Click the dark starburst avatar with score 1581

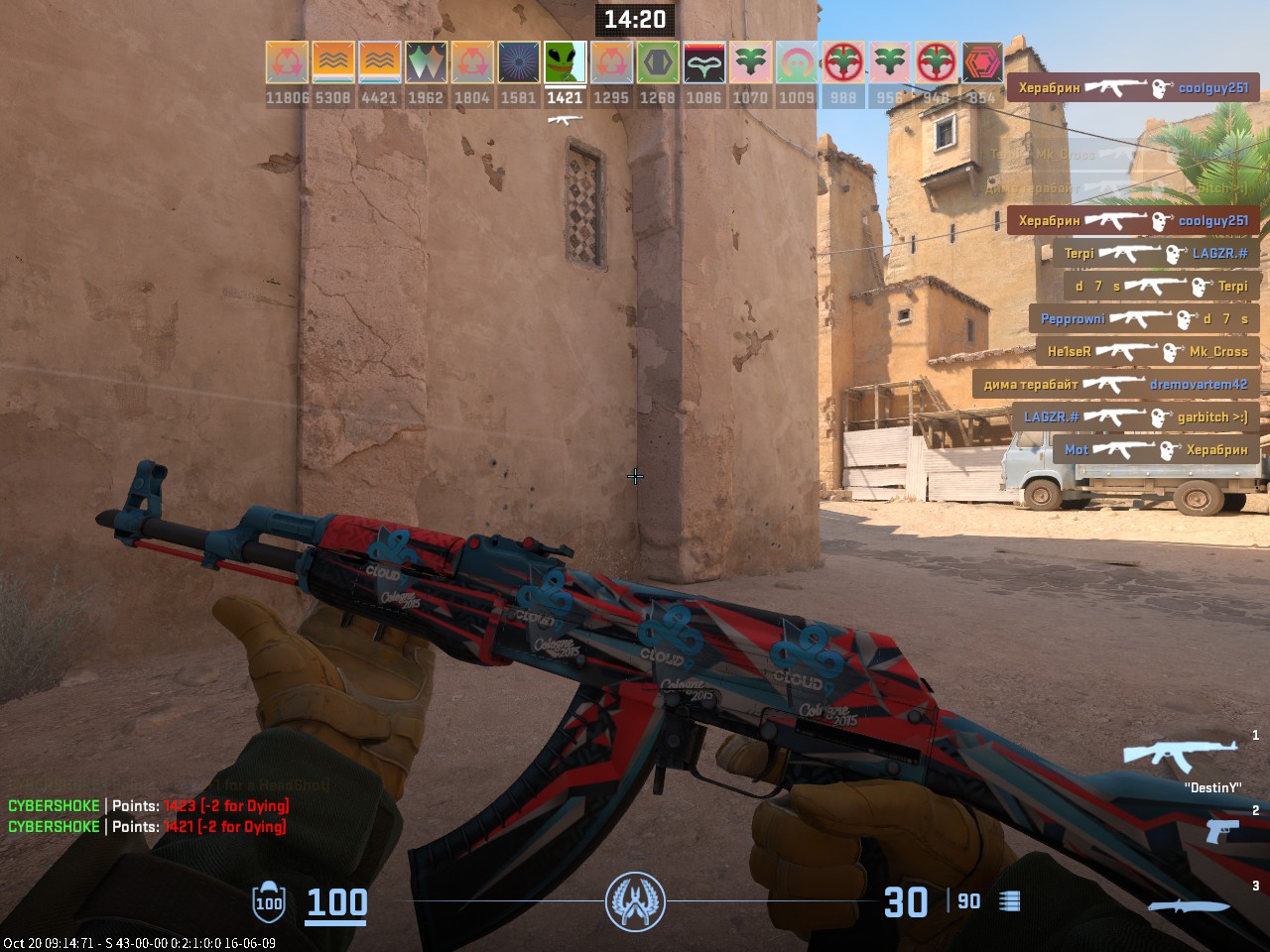pos(517,64)
